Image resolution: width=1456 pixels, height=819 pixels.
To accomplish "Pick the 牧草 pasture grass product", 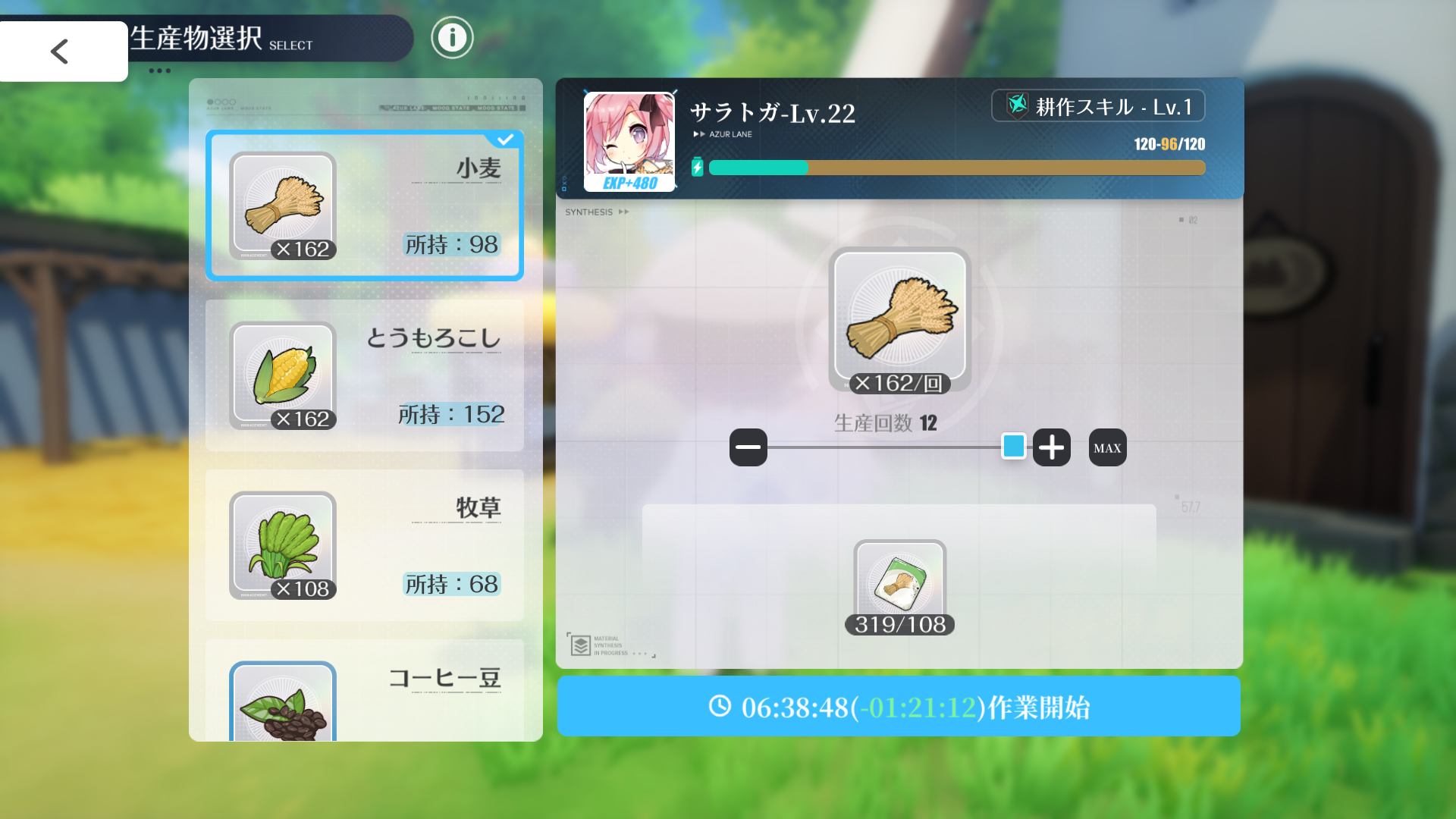I will (x=365, y=545).
